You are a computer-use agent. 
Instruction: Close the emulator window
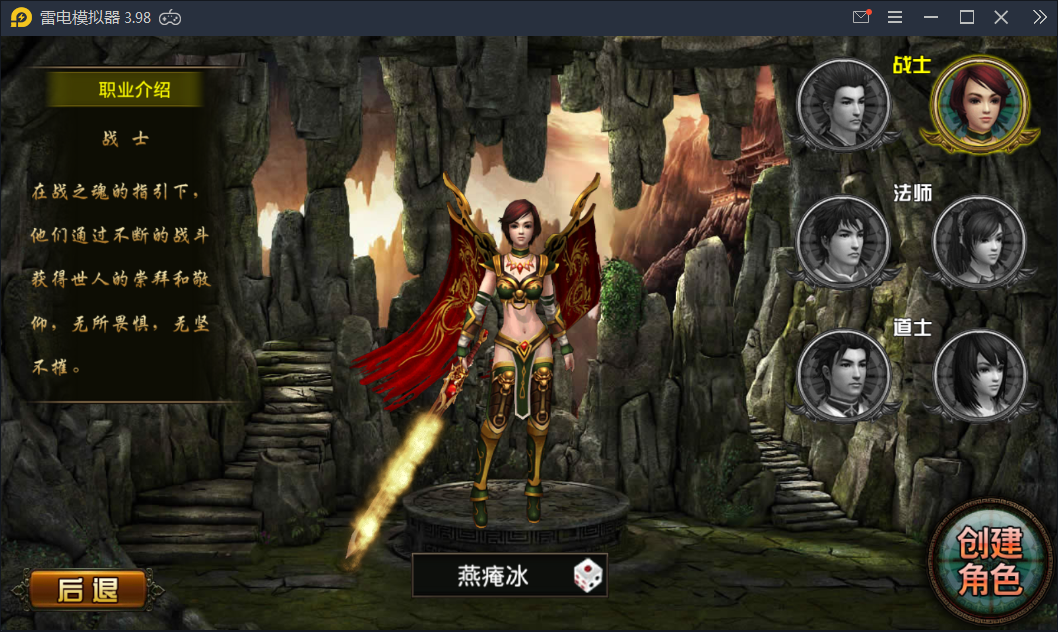point(1001,17)
